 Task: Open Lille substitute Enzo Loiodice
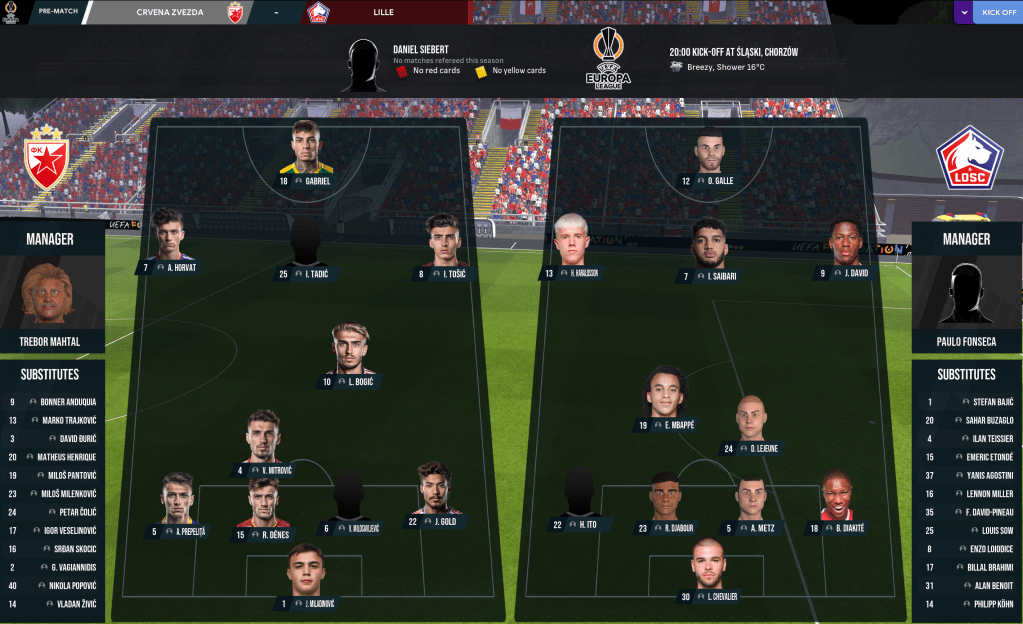[x=968, y=549]
